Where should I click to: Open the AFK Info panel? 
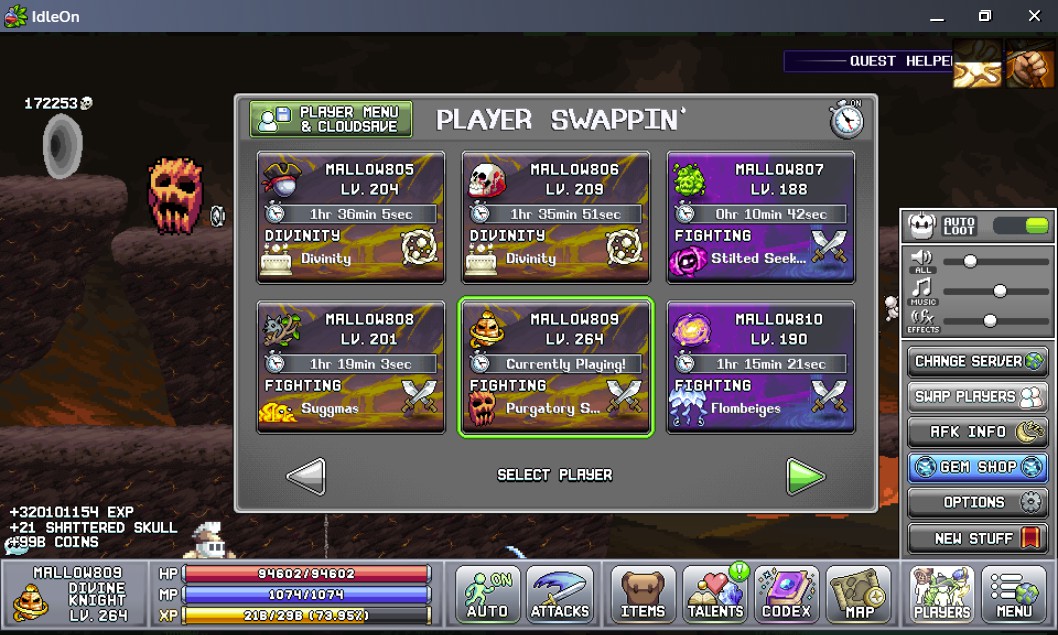tap(977, 432)
